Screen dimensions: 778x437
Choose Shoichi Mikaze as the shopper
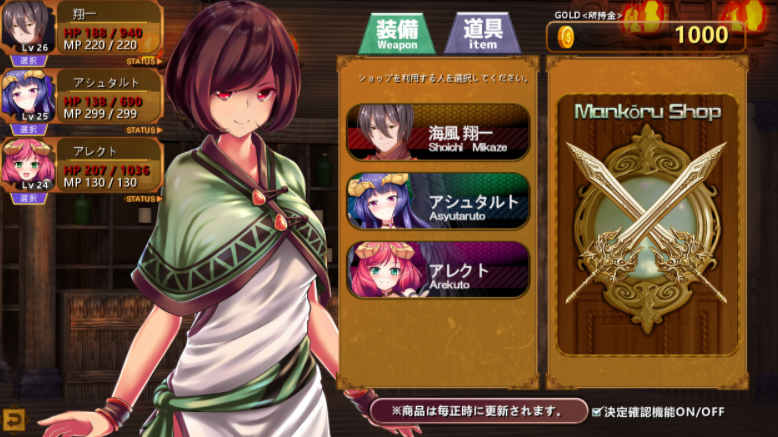[x=438, y=131]
